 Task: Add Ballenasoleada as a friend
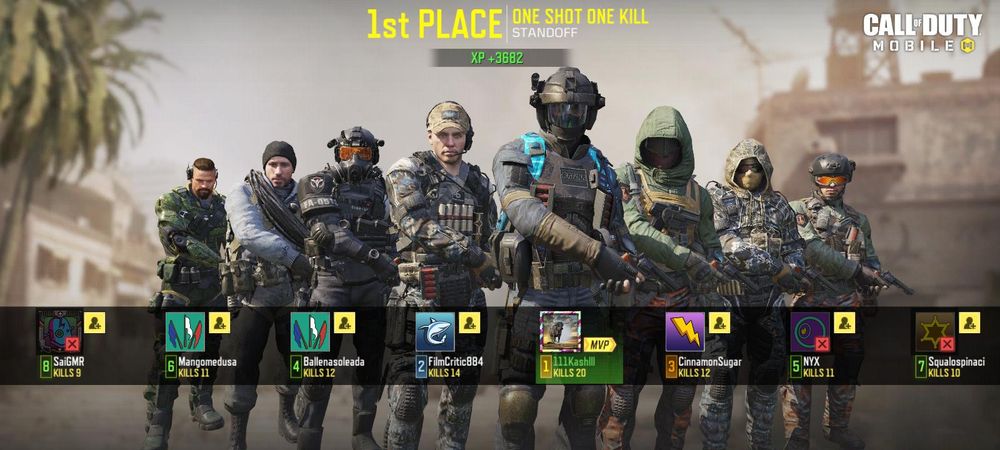(x=344, y=322)
